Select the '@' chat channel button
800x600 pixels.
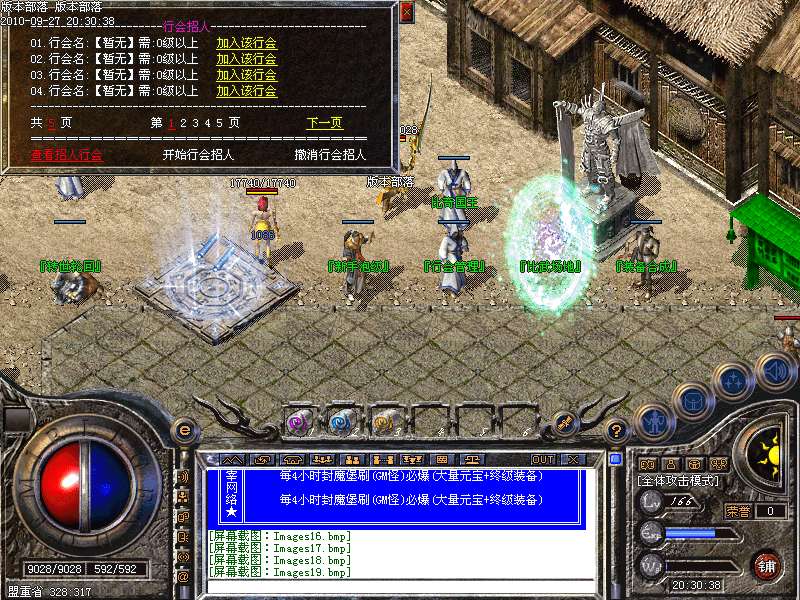coord(183,576)
